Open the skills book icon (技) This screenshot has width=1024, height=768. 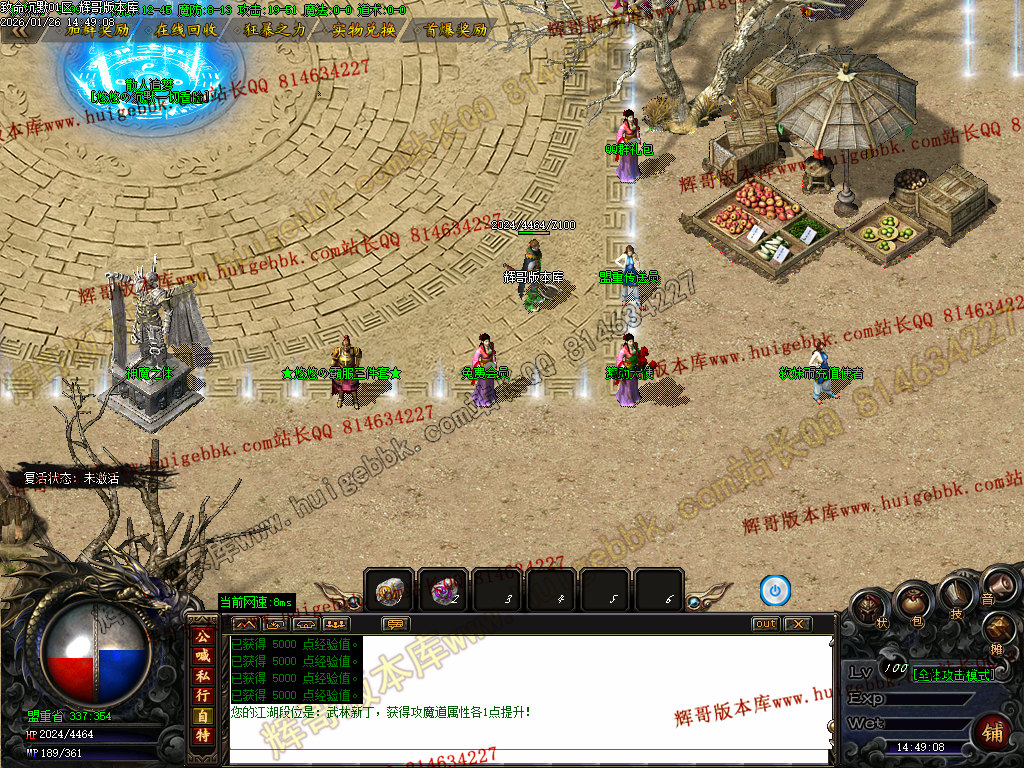click(955, 598)
